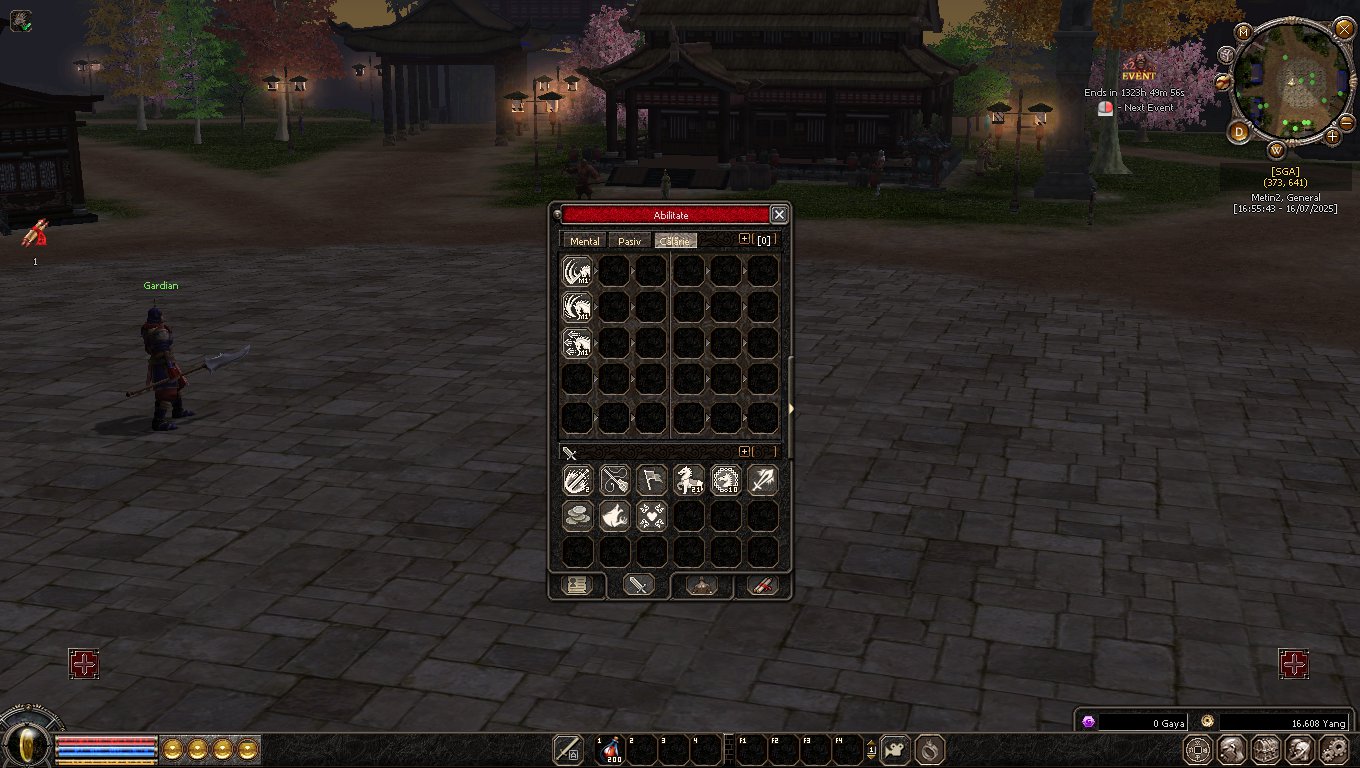This screenshot has height=768, width=1360.
Task: Click the M button on the minimap
Action: tap(1244, 32)
